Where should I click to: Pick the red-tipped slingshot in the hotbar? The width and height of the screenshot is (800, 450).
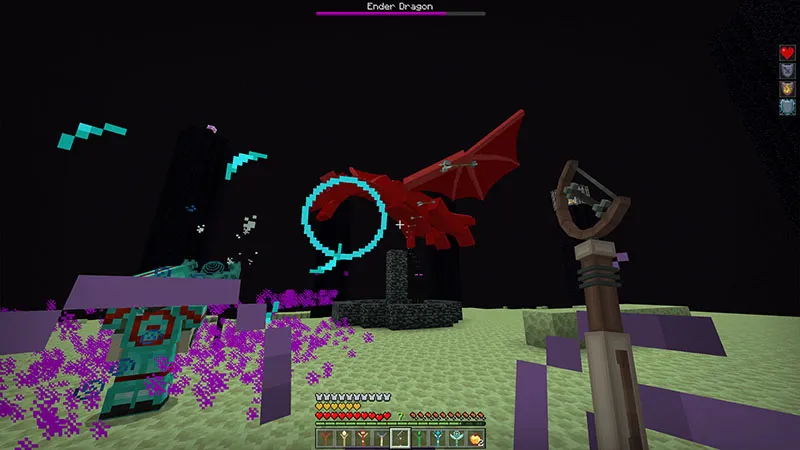coord(362,438)
